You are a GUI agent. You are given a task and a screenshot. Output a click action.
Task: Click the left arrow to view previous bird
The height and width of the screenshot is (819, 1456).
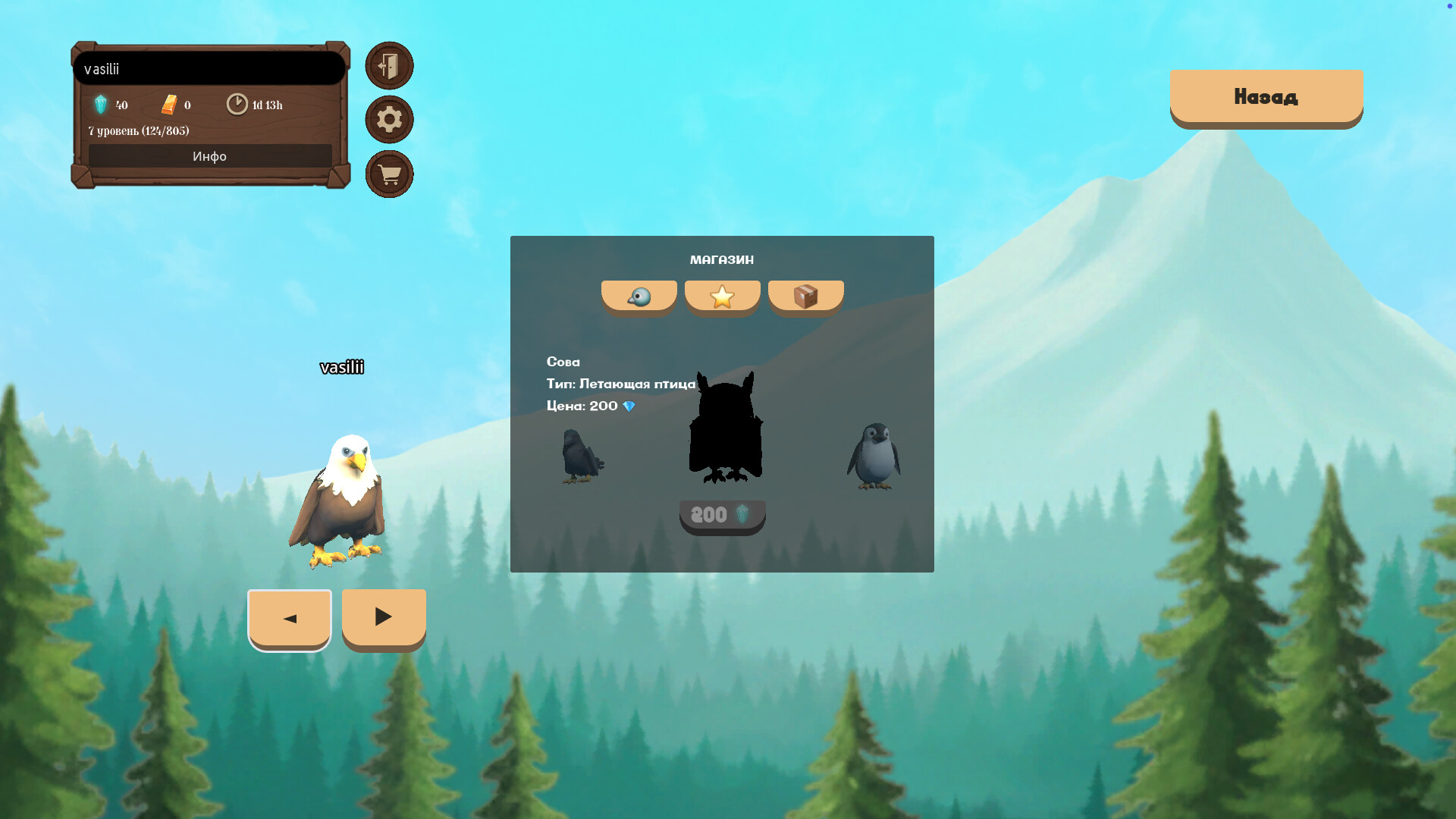tap(289, 618)
